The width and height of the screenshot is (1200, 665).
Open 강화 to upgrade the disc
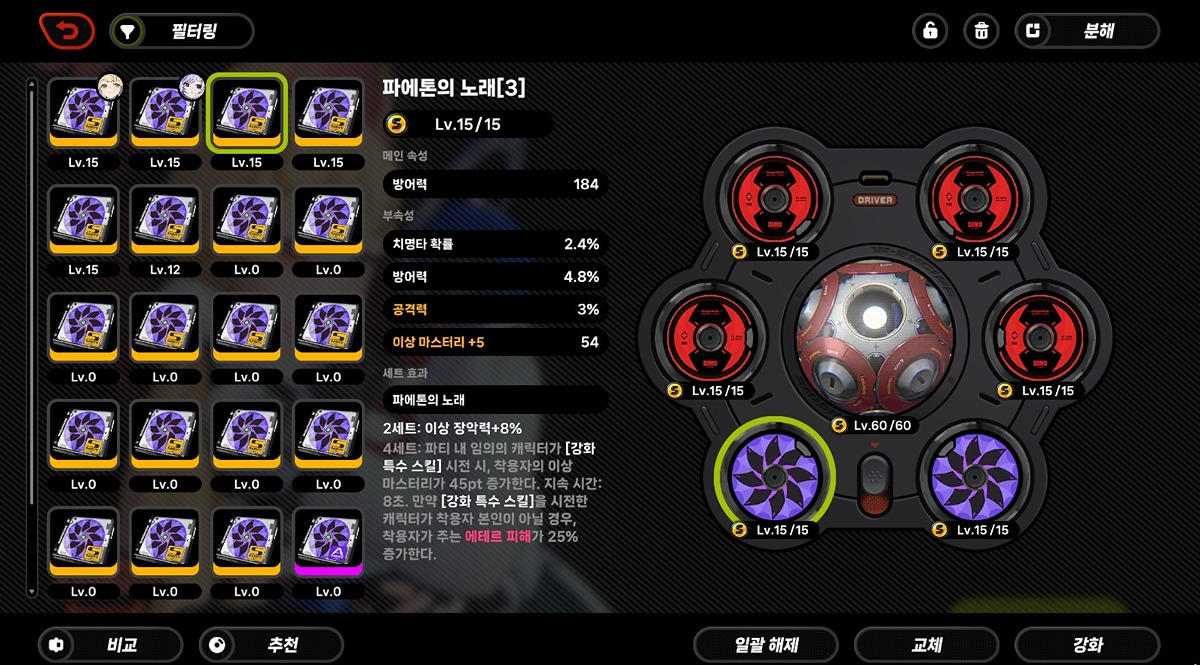(1087, 645)
